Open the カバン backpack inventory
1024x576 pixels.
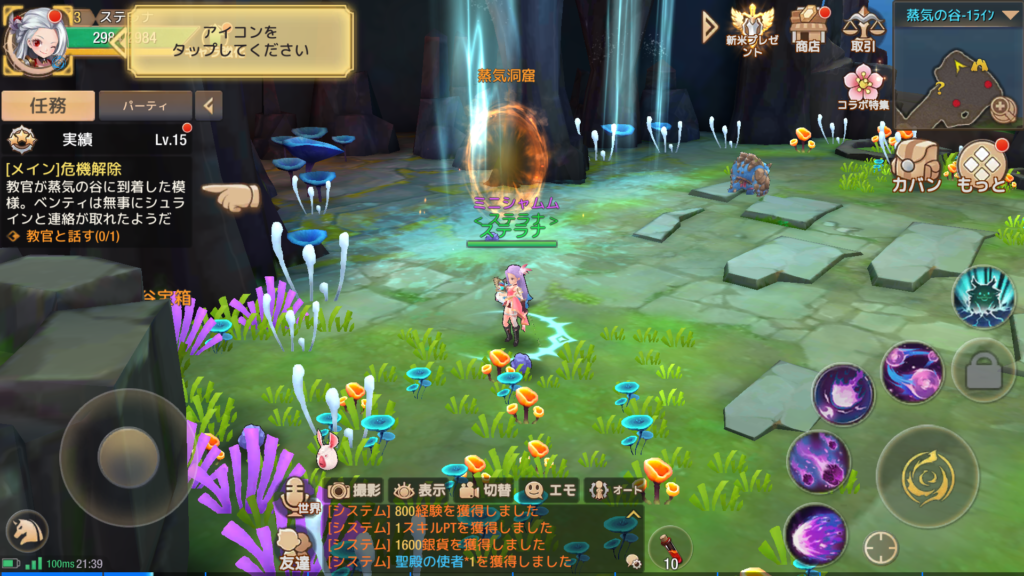[916, 165]
